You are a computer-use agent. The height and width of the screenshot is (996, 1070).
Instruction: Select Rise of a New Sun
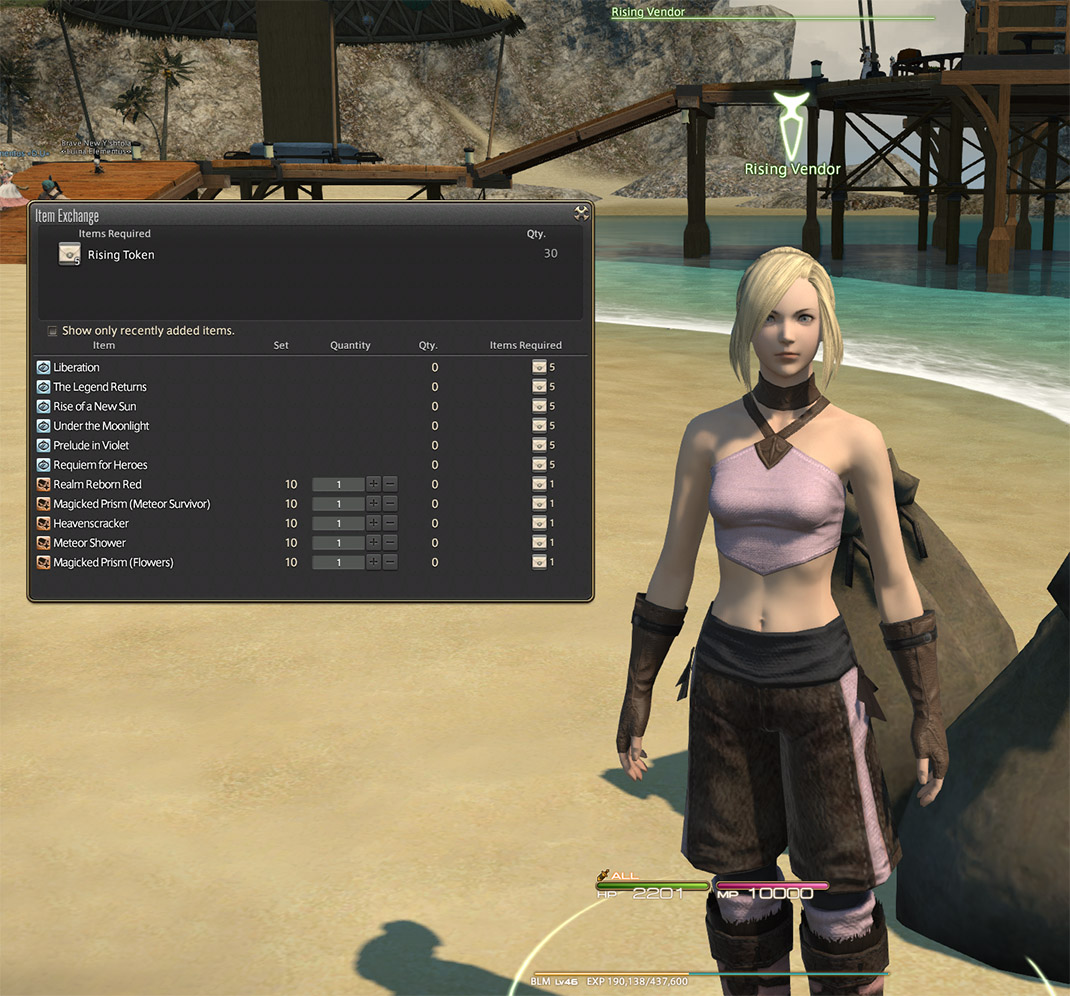pyautogui.click(x=94, y=407)
